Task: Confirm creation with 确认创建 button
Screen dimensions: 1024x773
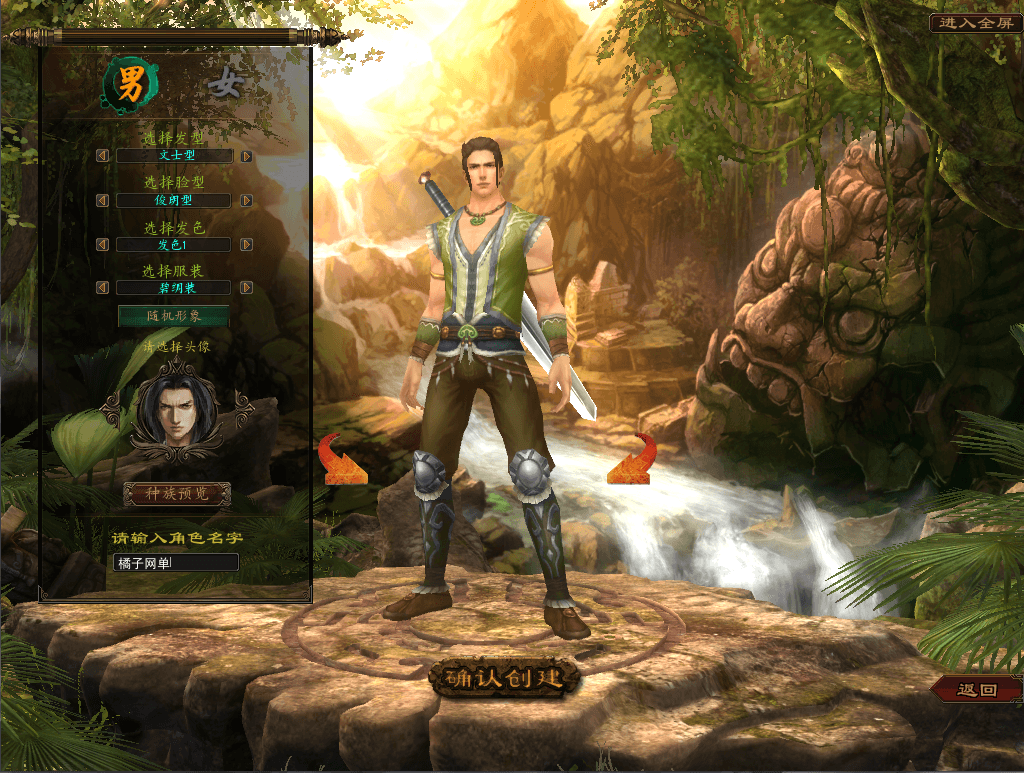Action: point(505,678)
